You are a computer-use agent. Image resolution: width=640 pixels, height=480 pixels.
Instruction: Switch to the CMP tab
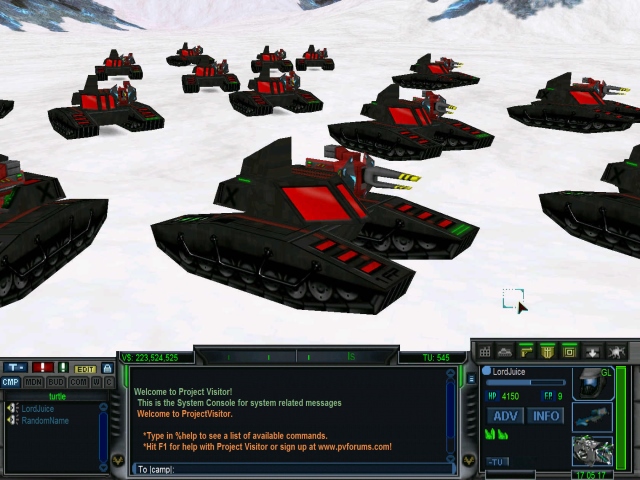[10, 382]
